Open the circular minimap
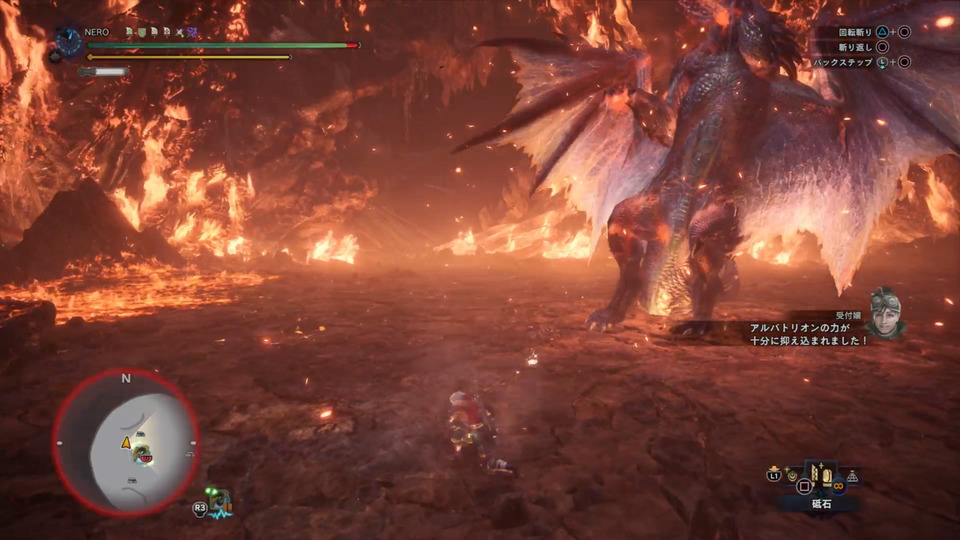Screen dimensions: 960x540 (x=126, y=442)
